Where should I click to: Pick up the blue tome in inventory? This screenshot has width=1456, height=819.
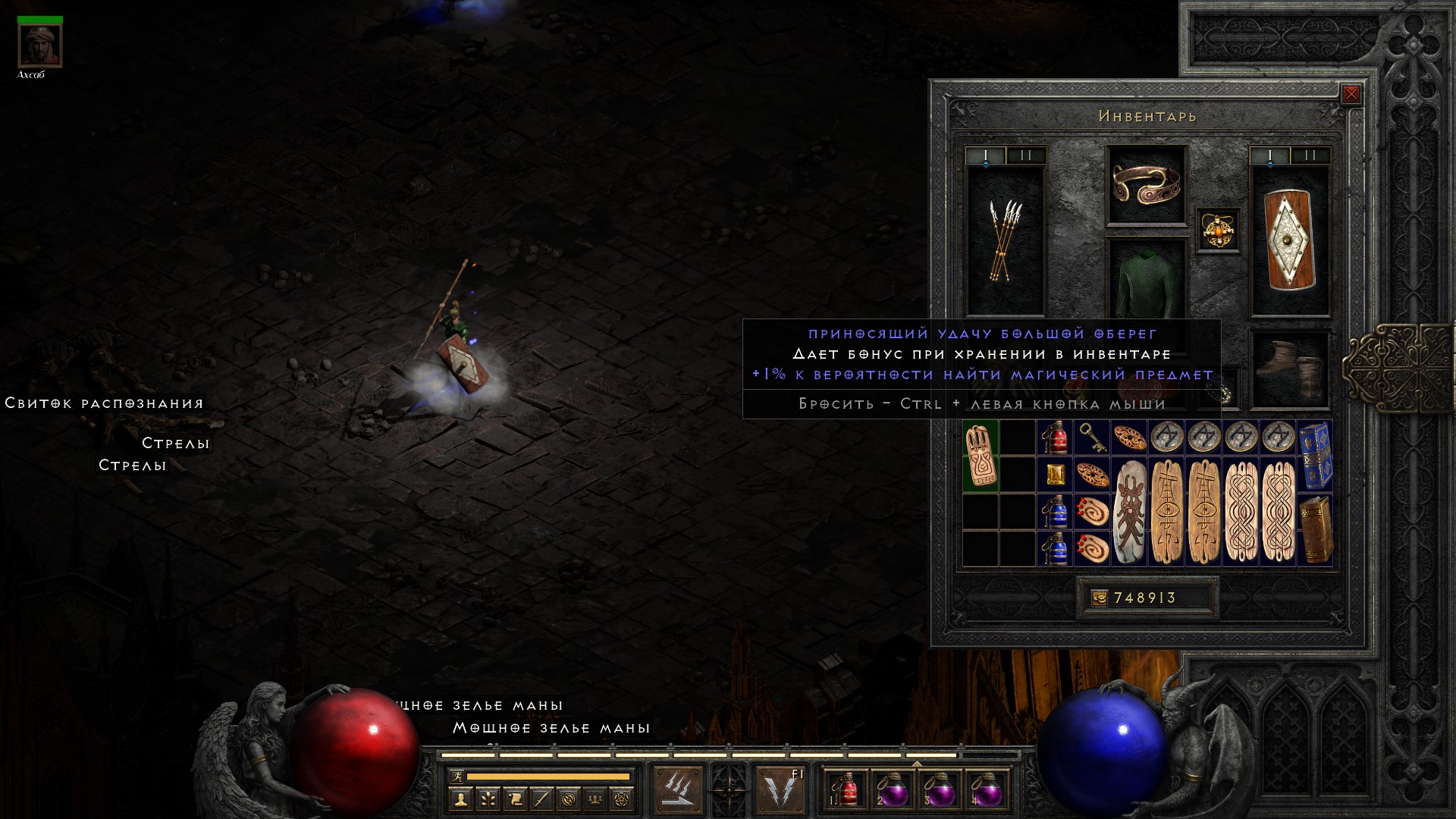pyautogui.click(x=1316, y=456)
